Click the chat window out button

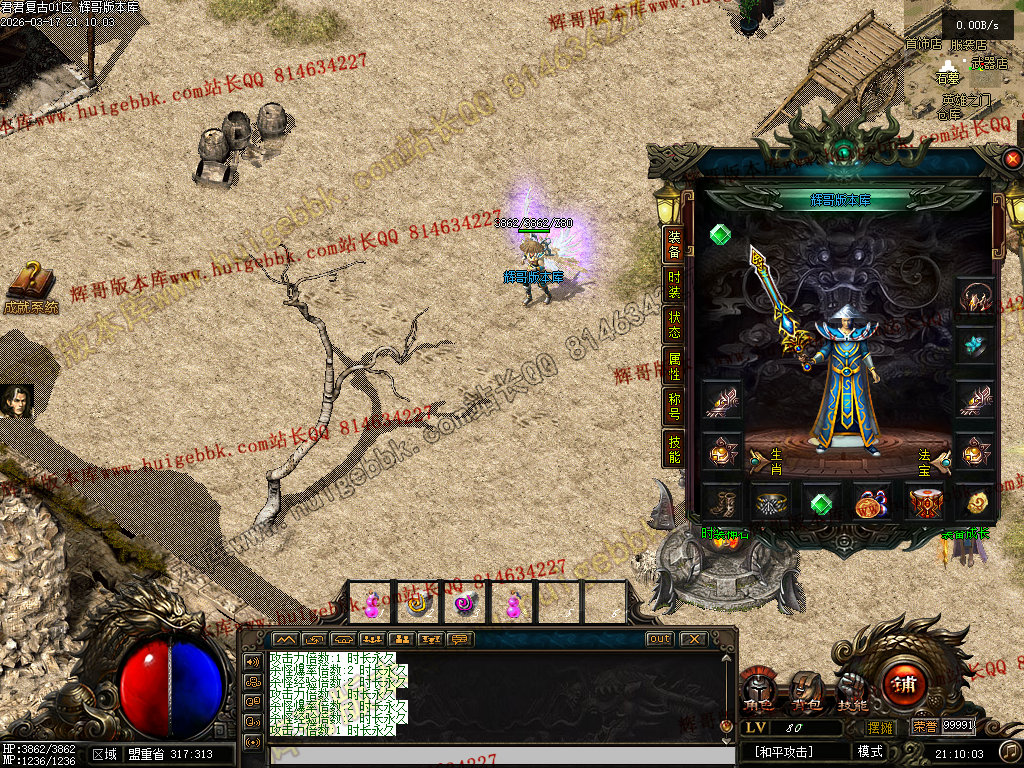pyautogui.click(x=660, y=639)
